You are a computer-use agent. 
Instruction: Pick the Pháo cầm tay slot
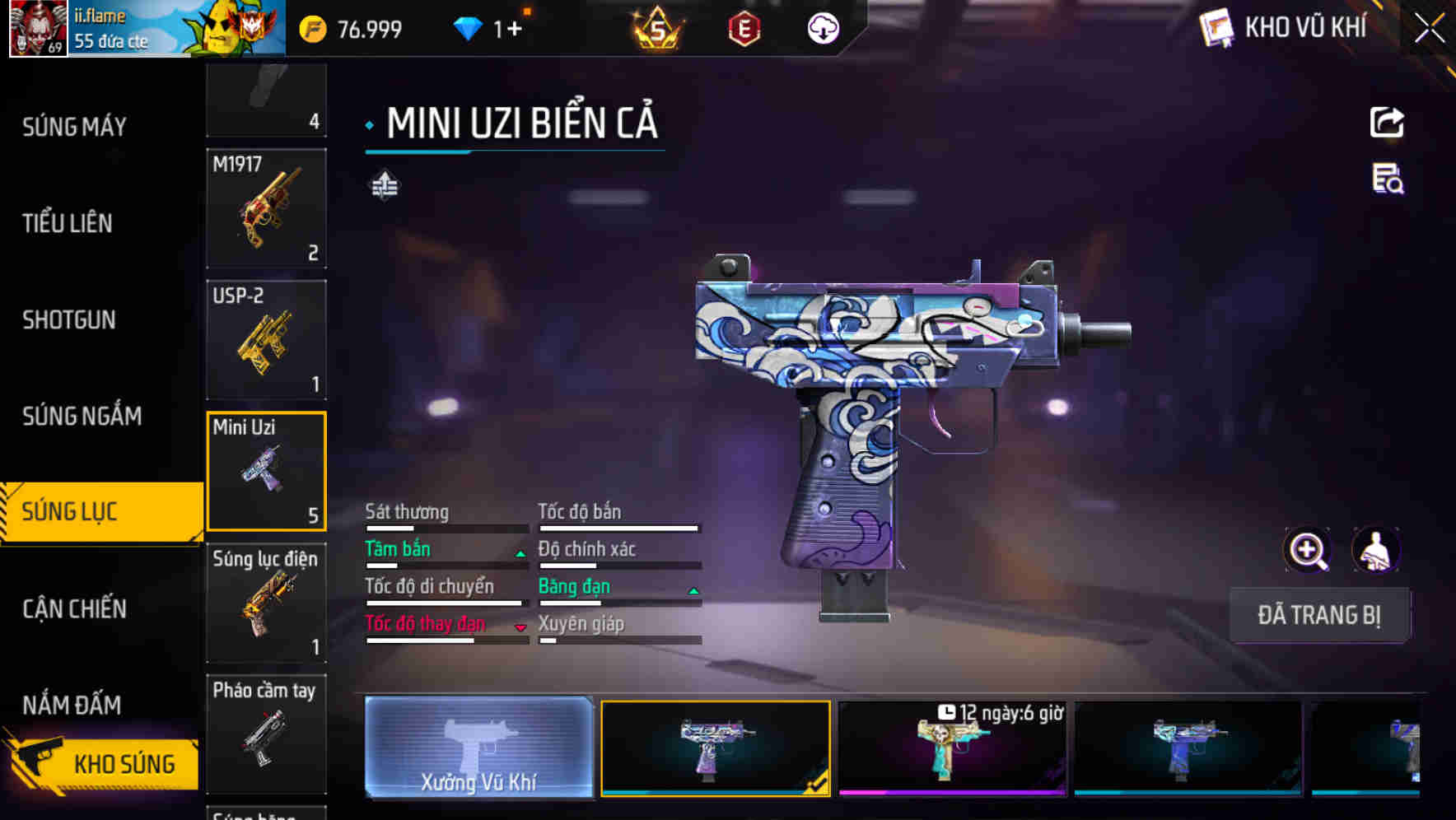tap(266, 734)
